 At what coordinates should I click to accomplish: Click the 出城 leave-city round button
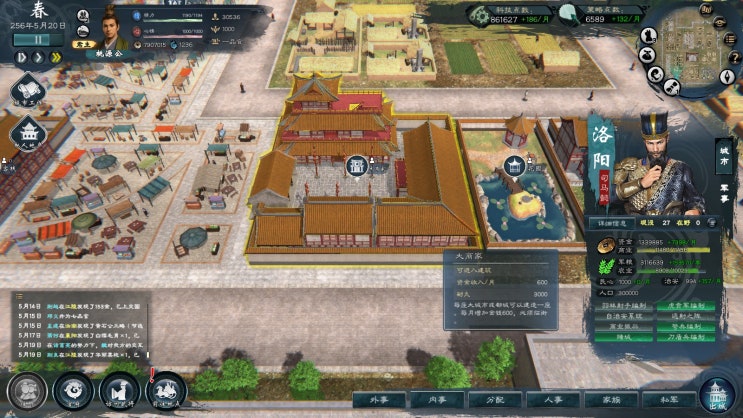click(x=716, y=394)
